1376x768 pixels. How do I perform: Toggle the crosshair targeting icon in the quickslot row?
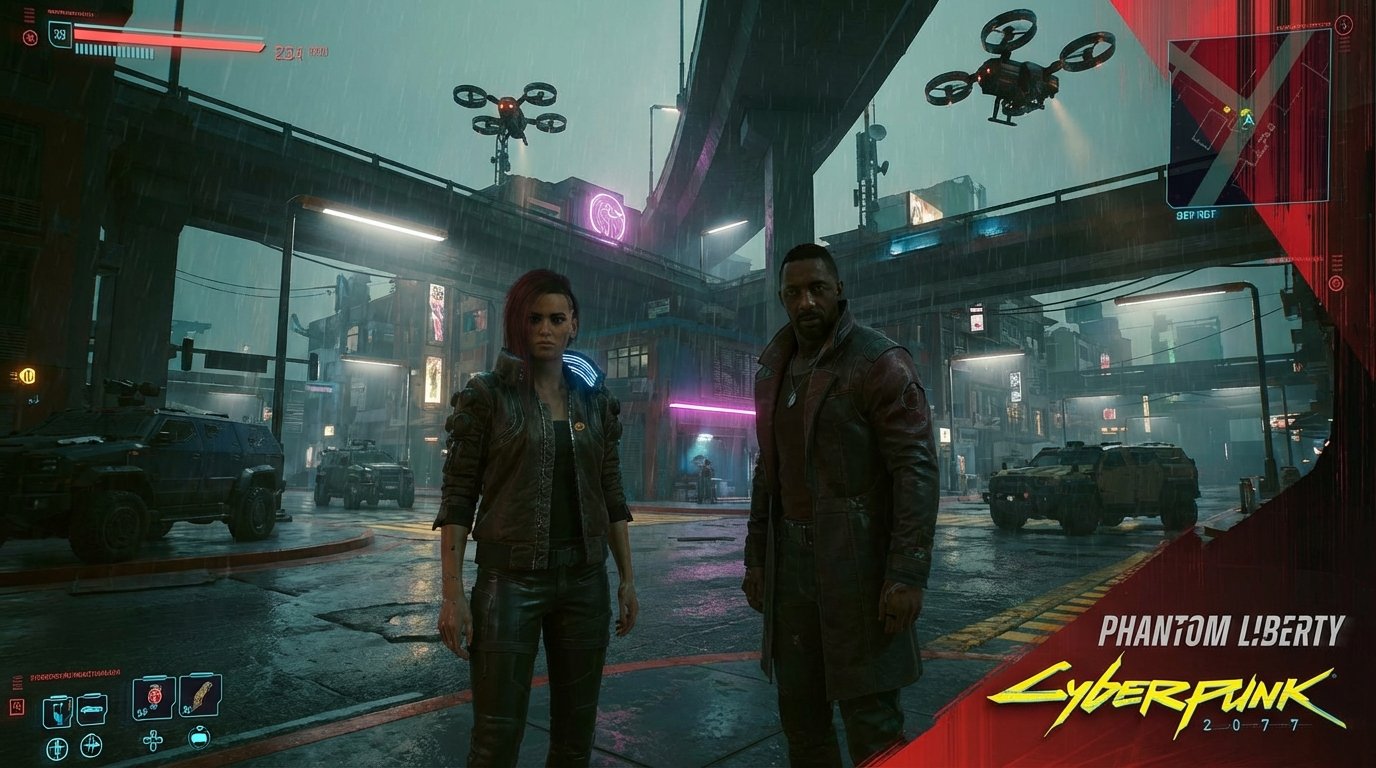pos(58,747)
